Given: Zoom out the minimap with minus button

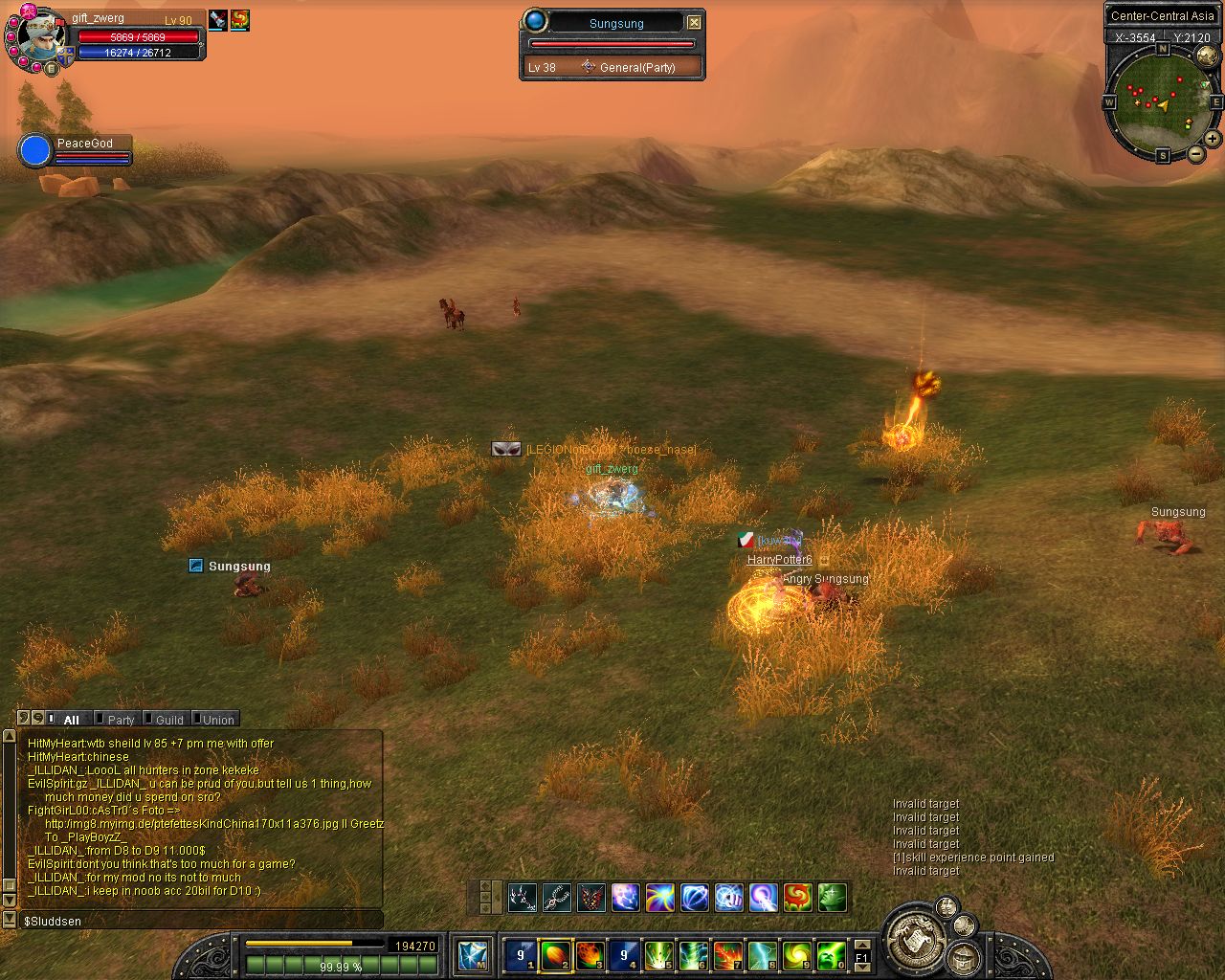Looking at the screenshot, I should [1196, 153].
